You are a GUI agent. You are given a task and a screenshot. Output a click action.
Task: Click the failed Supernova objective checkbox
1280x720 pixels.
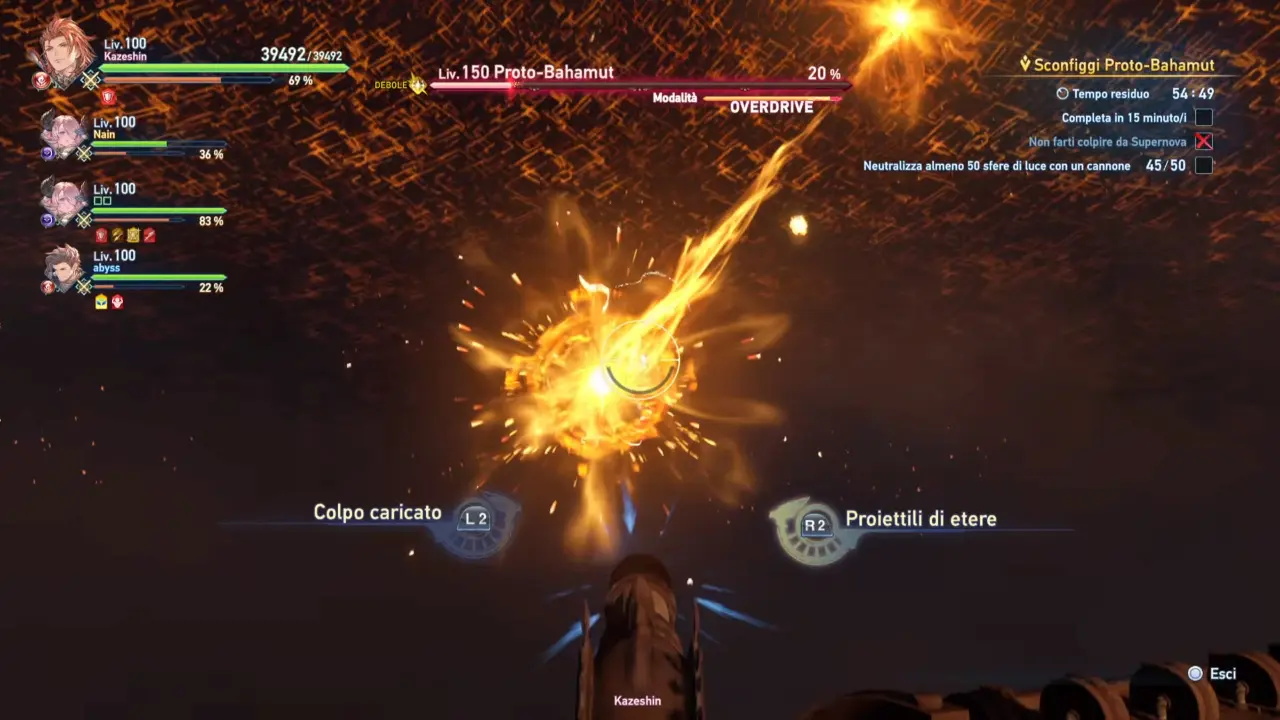pyautogui.click(x=1205, y=141)
